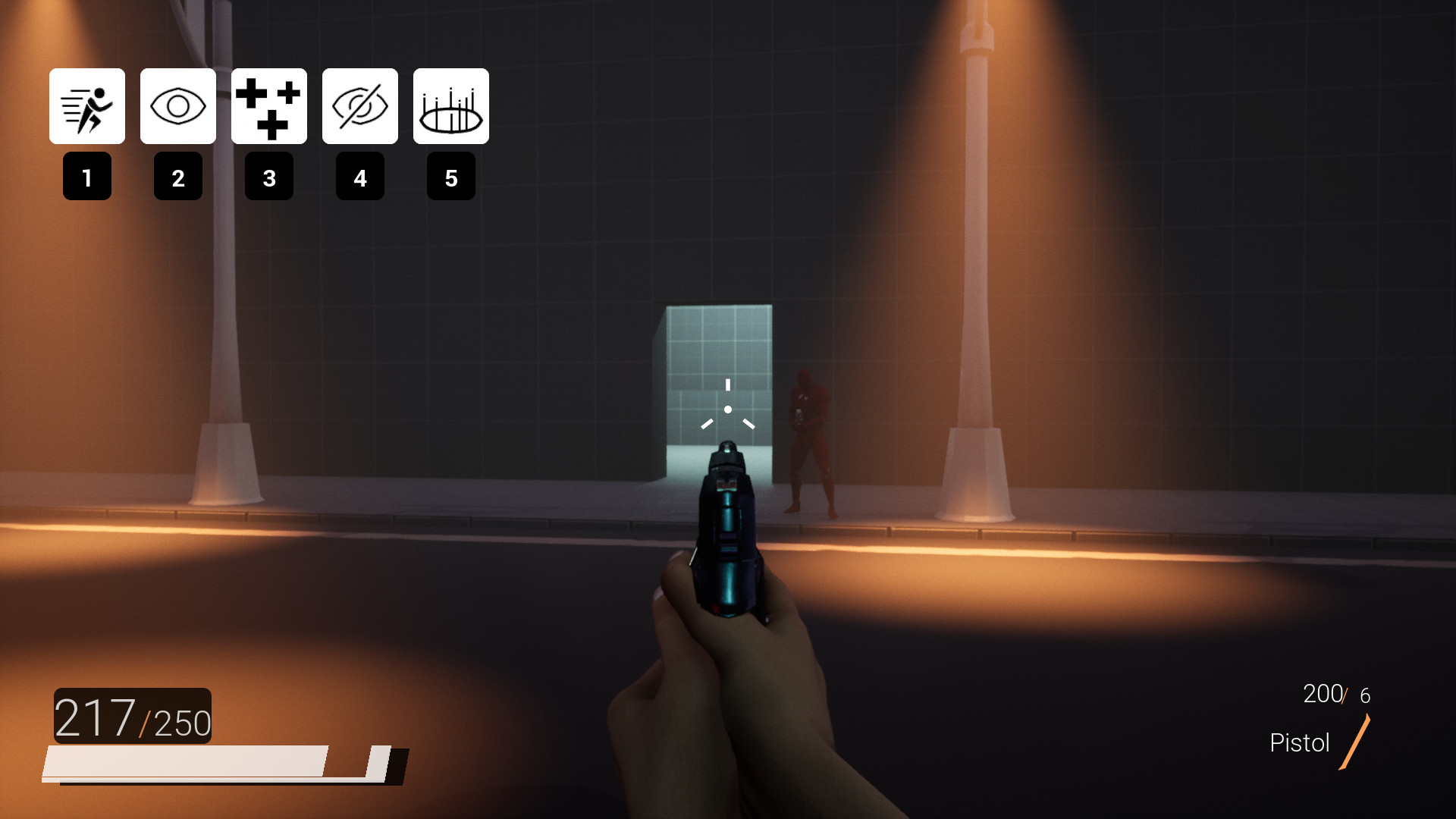Select the triple-plus healing ability icon
This screenshot has width=1456, height=819.
click(268, 106)
